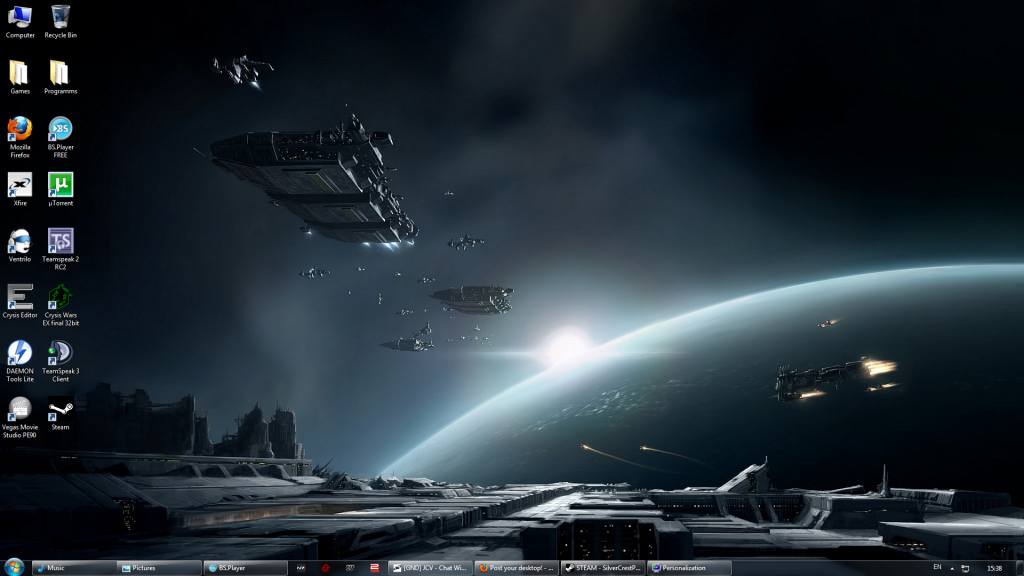Switch to the Personalization taskbar window

point(689,568)
